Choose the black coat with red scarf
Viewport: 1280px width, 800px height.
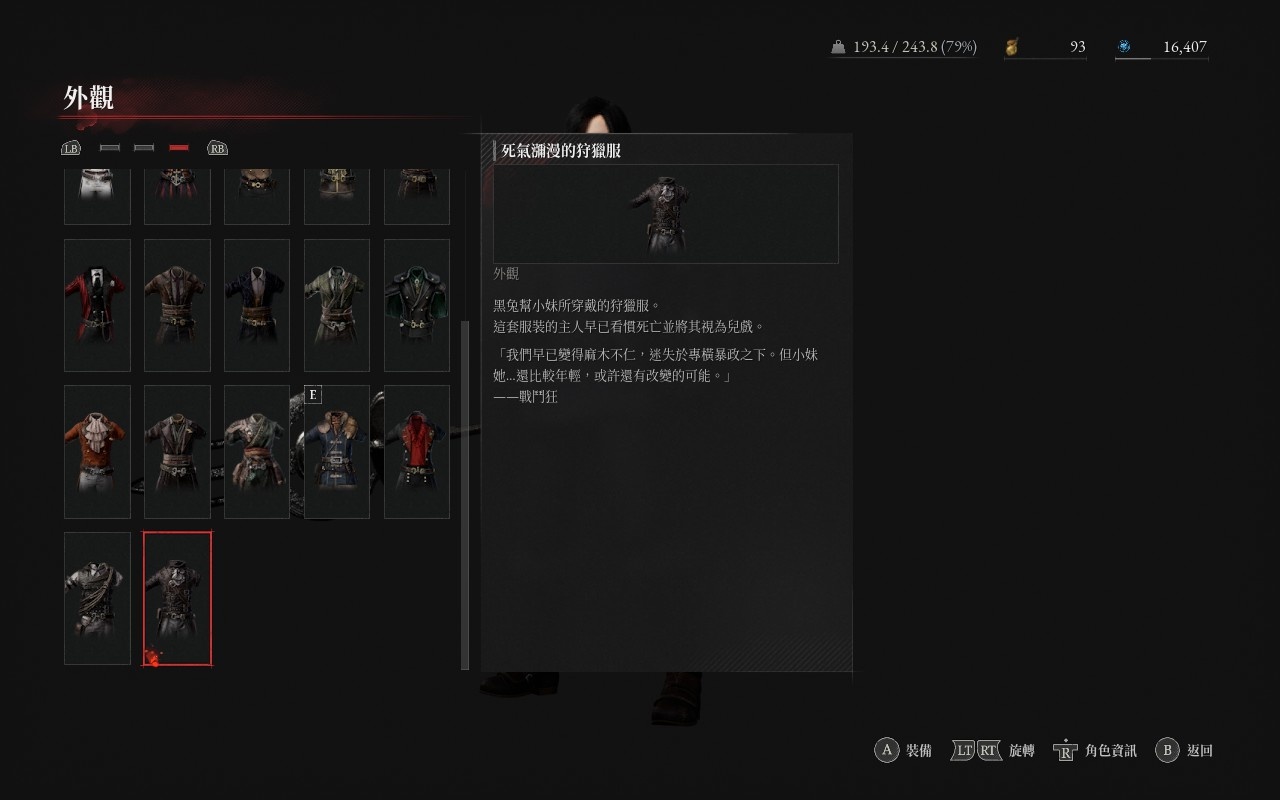click(417, 452)
